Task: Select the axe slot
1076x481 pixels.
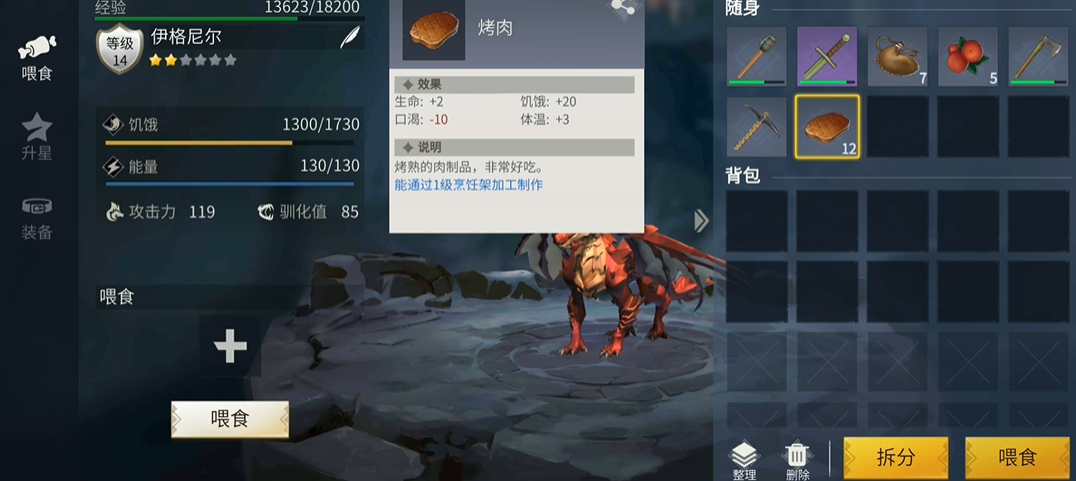Action: (1037, 56)
